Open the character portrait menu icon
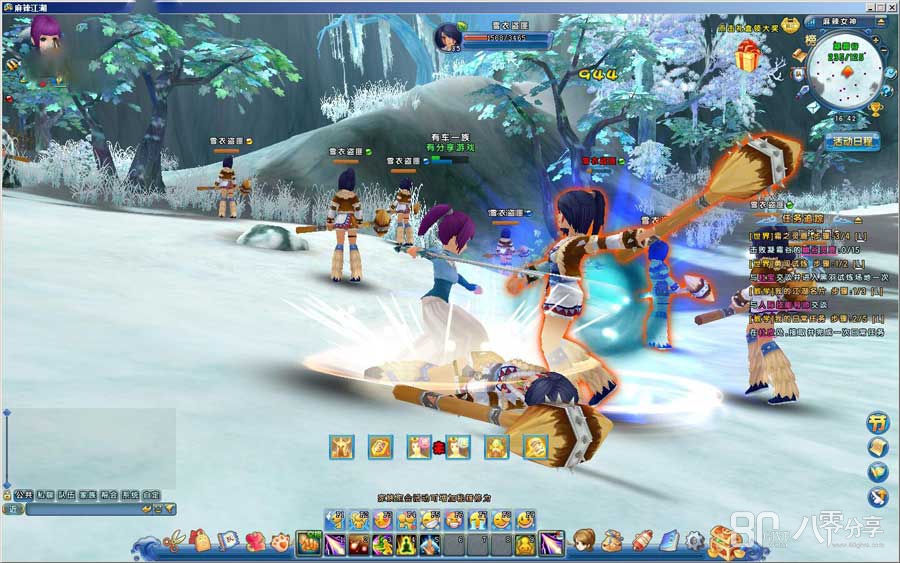Viewport: 900px width, 563px height. (584, 541)
